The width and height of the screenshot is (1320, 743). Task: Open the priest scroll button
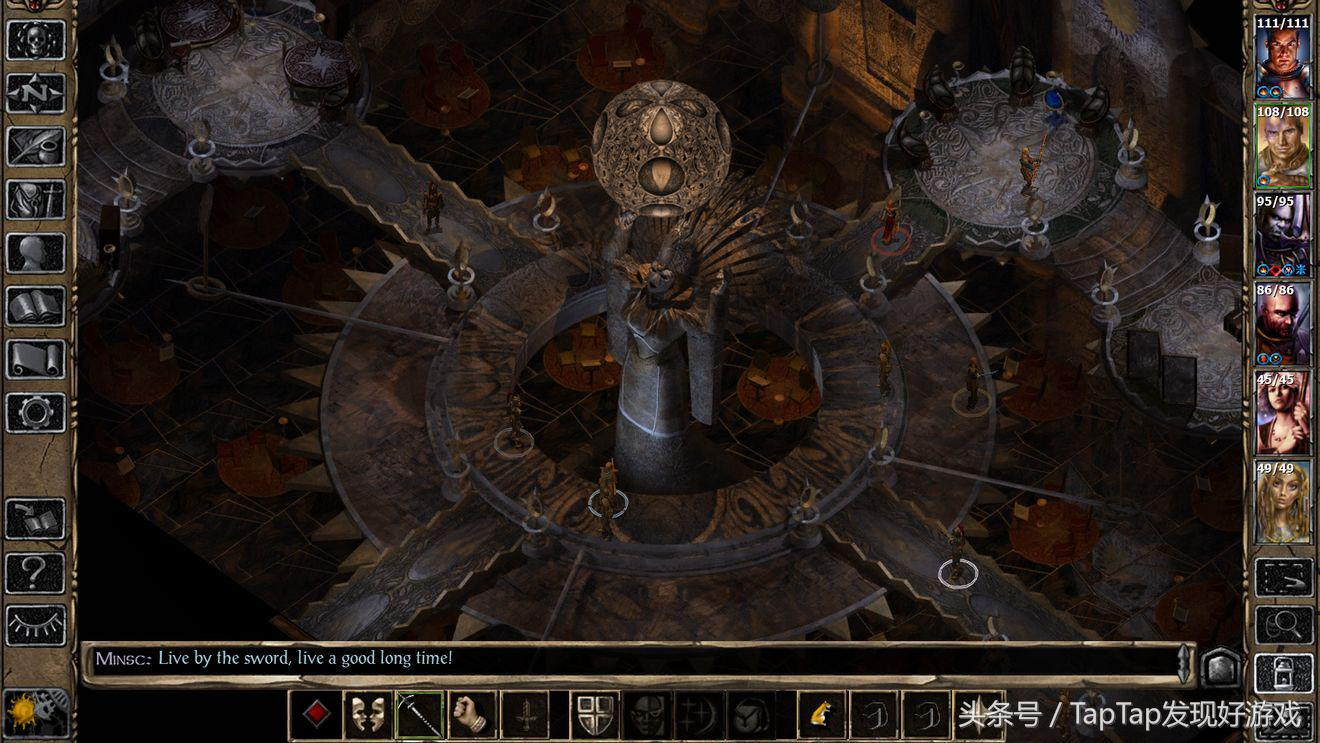35,359
